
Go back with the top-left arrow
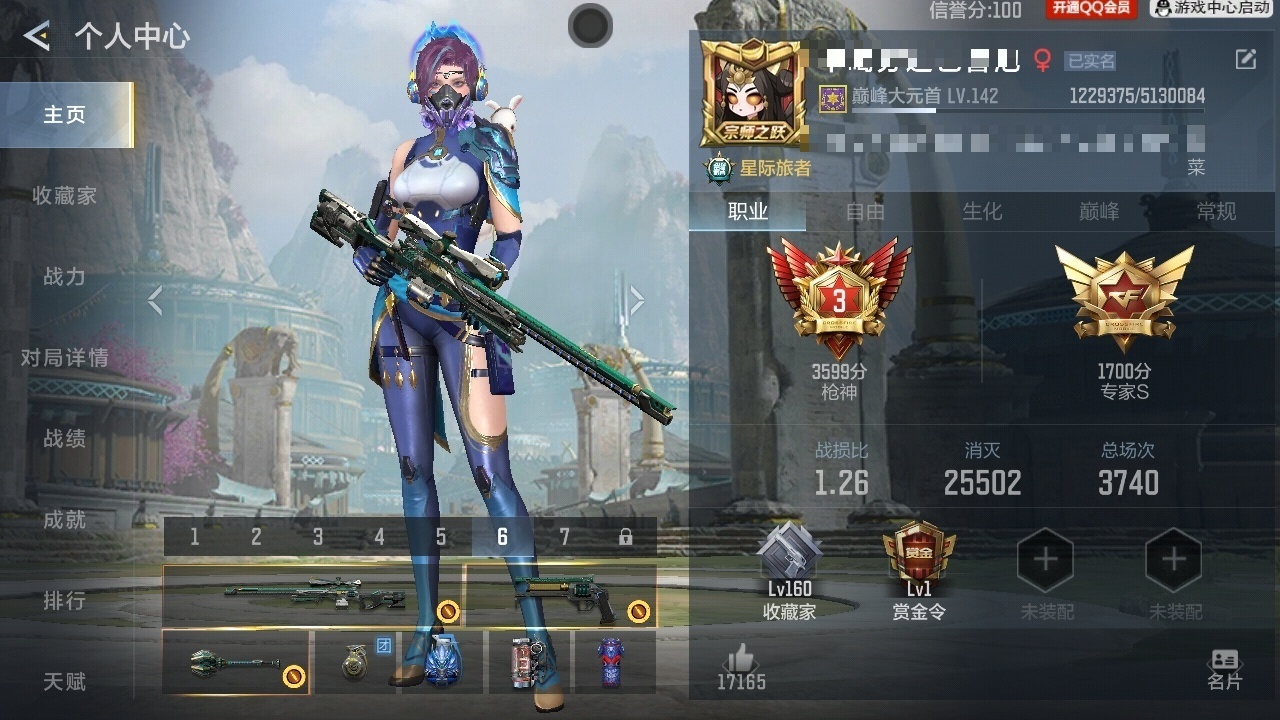[37, 37]
